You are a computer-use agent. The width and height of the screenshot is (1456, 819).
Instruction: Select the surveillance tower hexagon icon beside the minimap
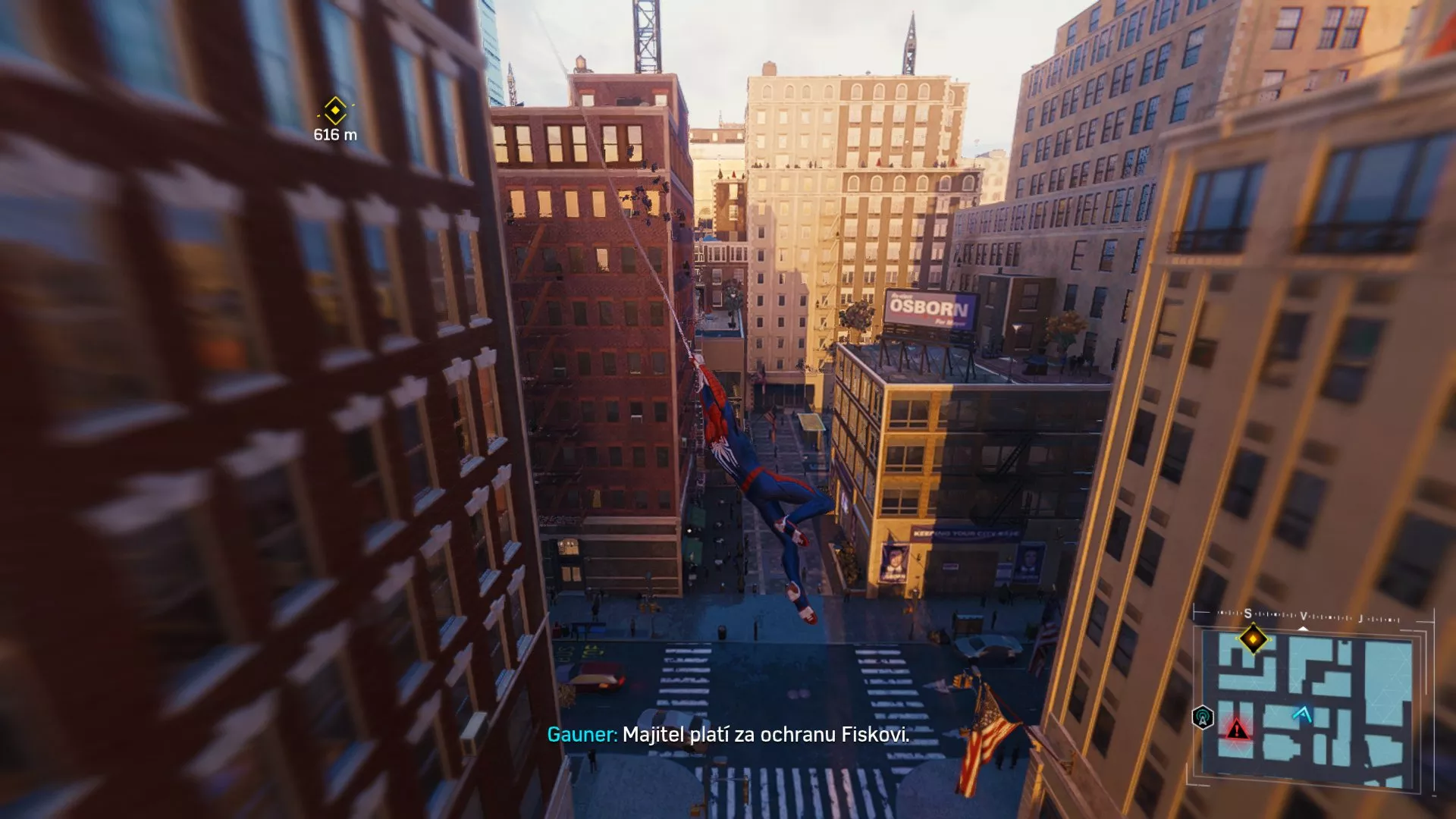[x=1203, y=717]
